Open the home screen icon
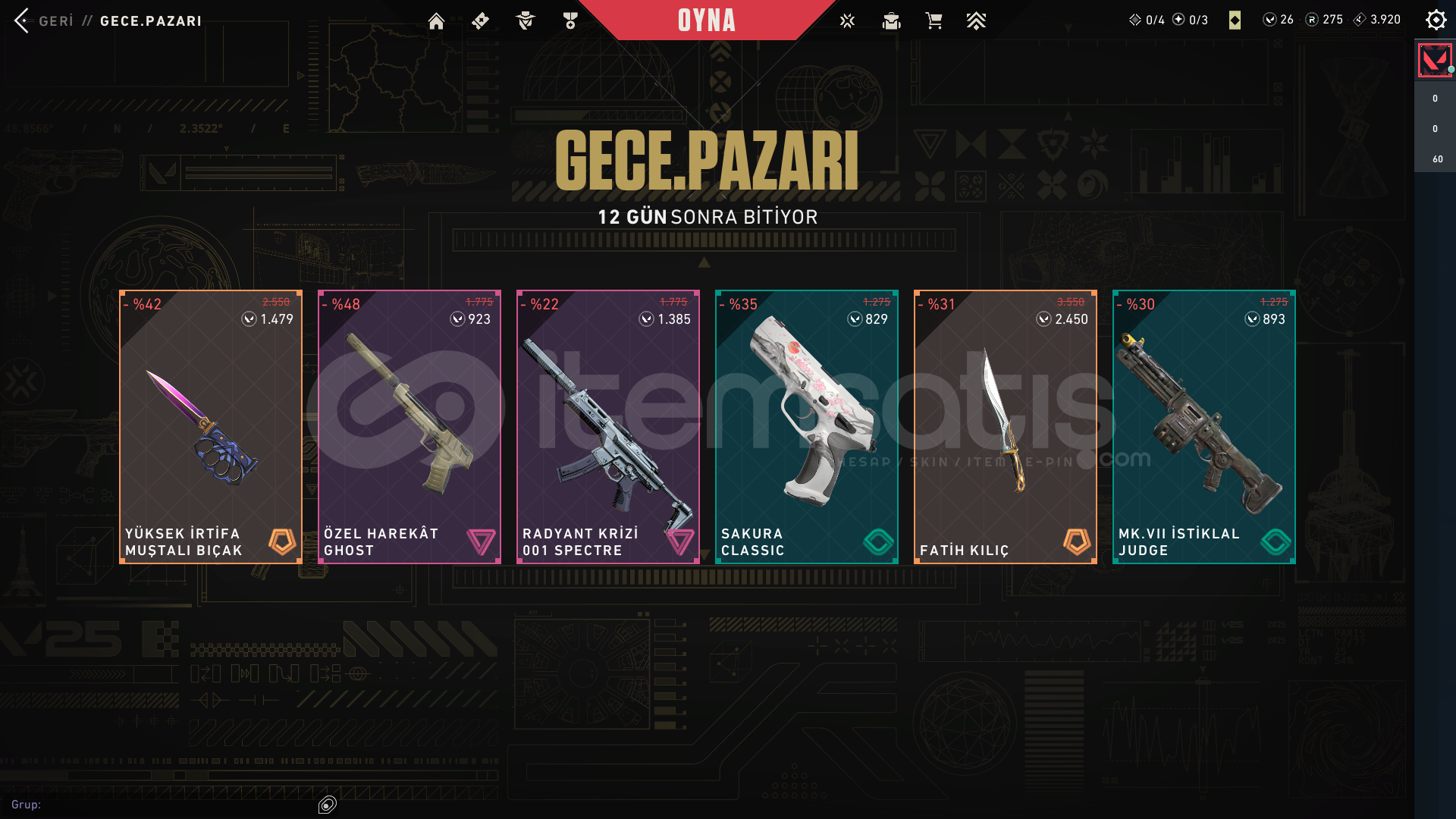This screenshot has width=1456, height=819. point(436,21)
